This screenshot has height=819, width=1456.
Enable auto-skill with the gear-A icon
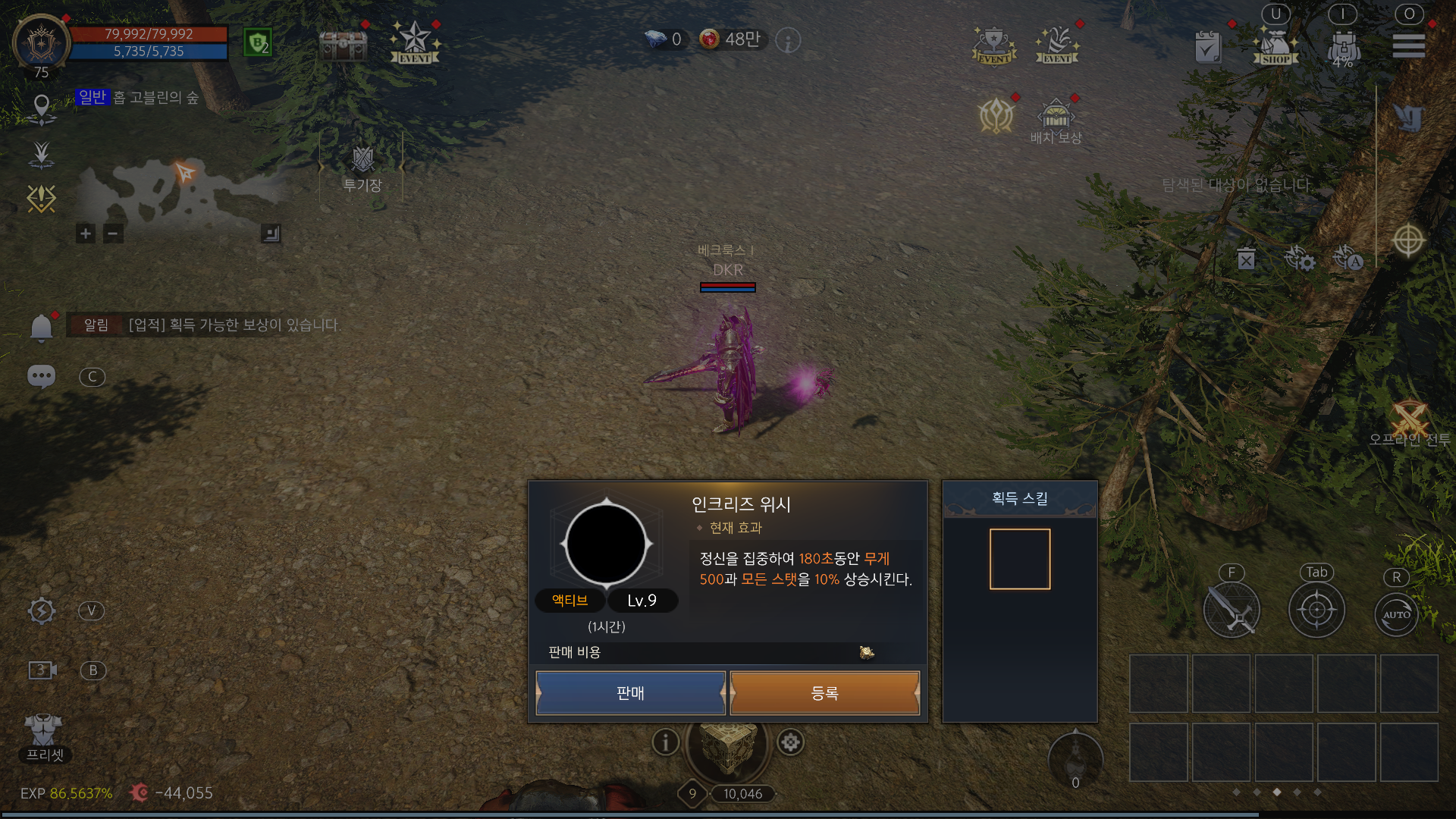coord(1349,261)
